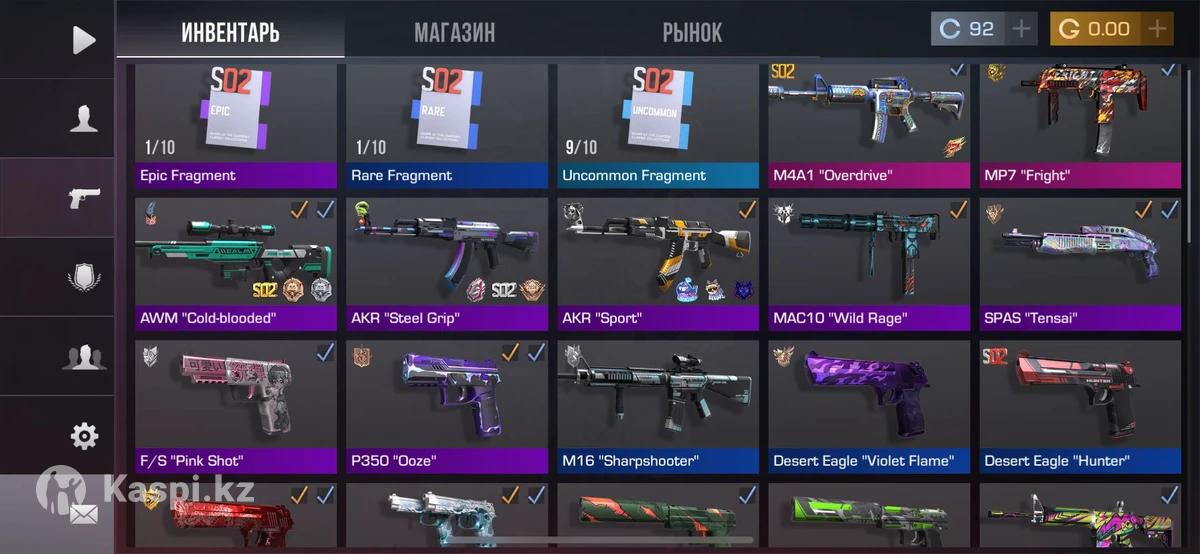Open the settings gear

pos(84,436)
